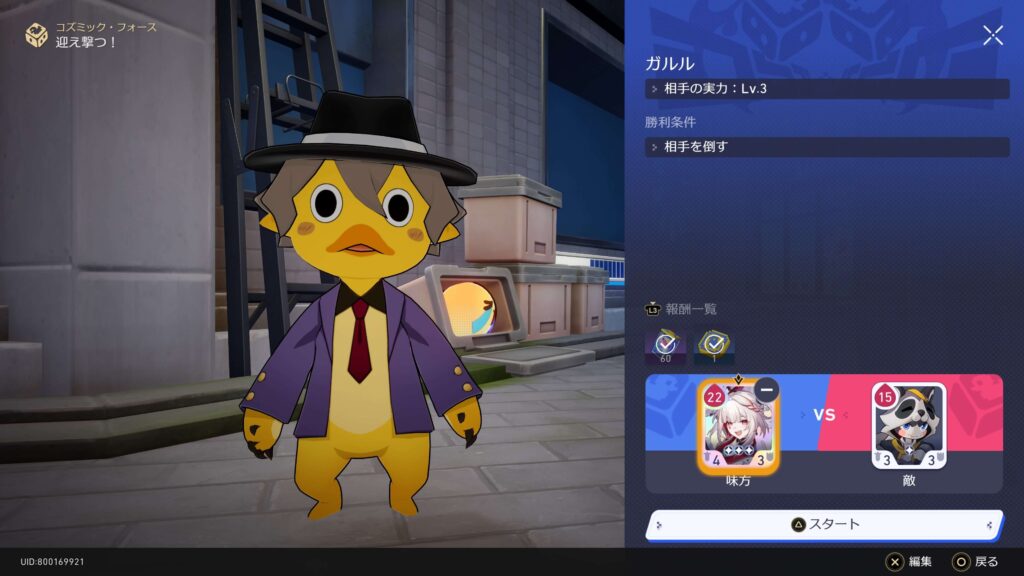
Task: Go back with the 戻る option
Action: pos(975,562)
